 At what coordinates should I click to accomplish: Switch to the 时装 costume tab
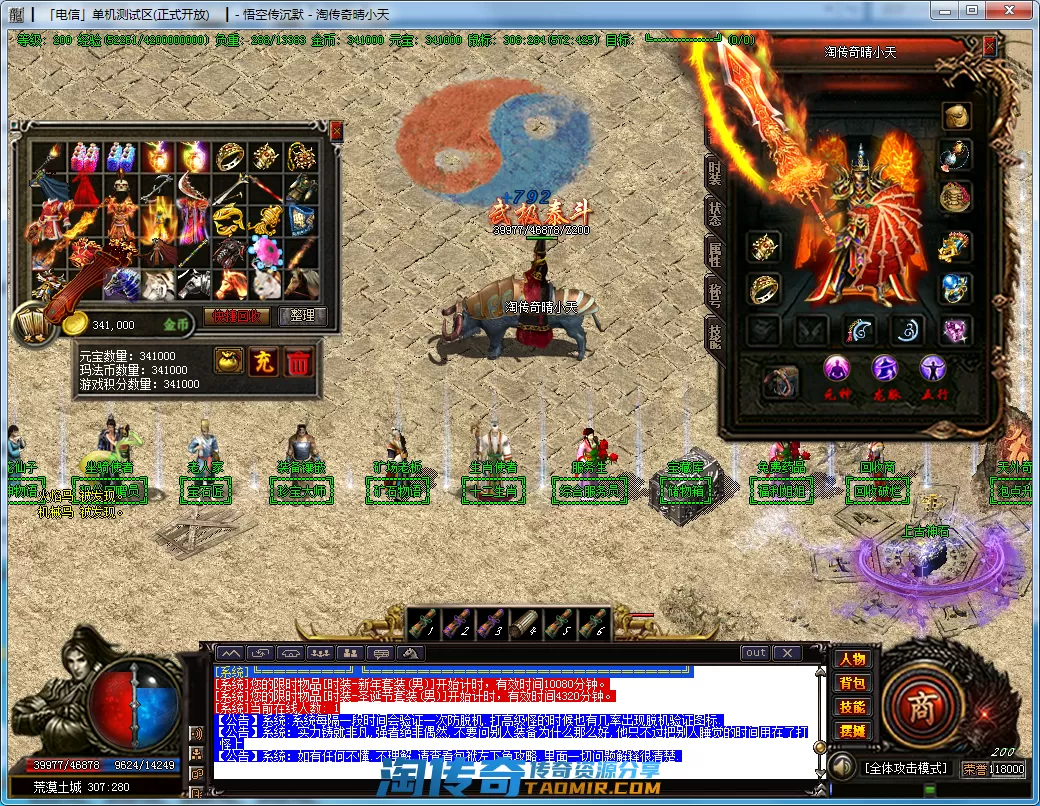click(714, 170)
